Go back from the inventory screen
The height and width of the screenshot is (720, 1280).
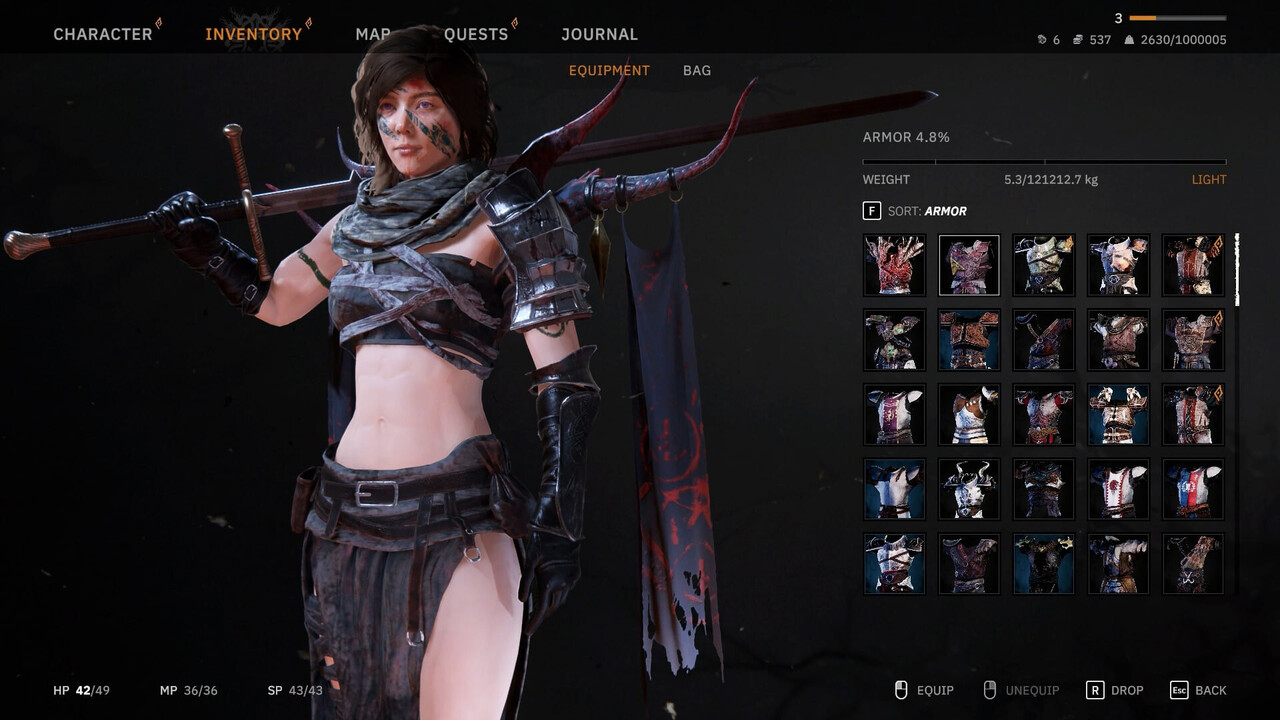click(1198, 690)
